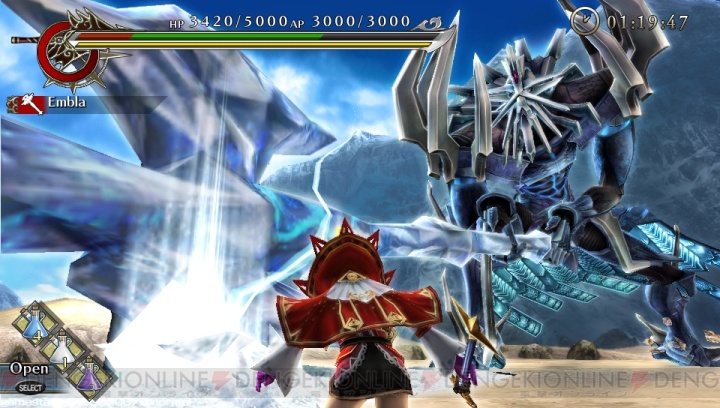
Task: Select the blue potion item slot
Action: (34, 325)
